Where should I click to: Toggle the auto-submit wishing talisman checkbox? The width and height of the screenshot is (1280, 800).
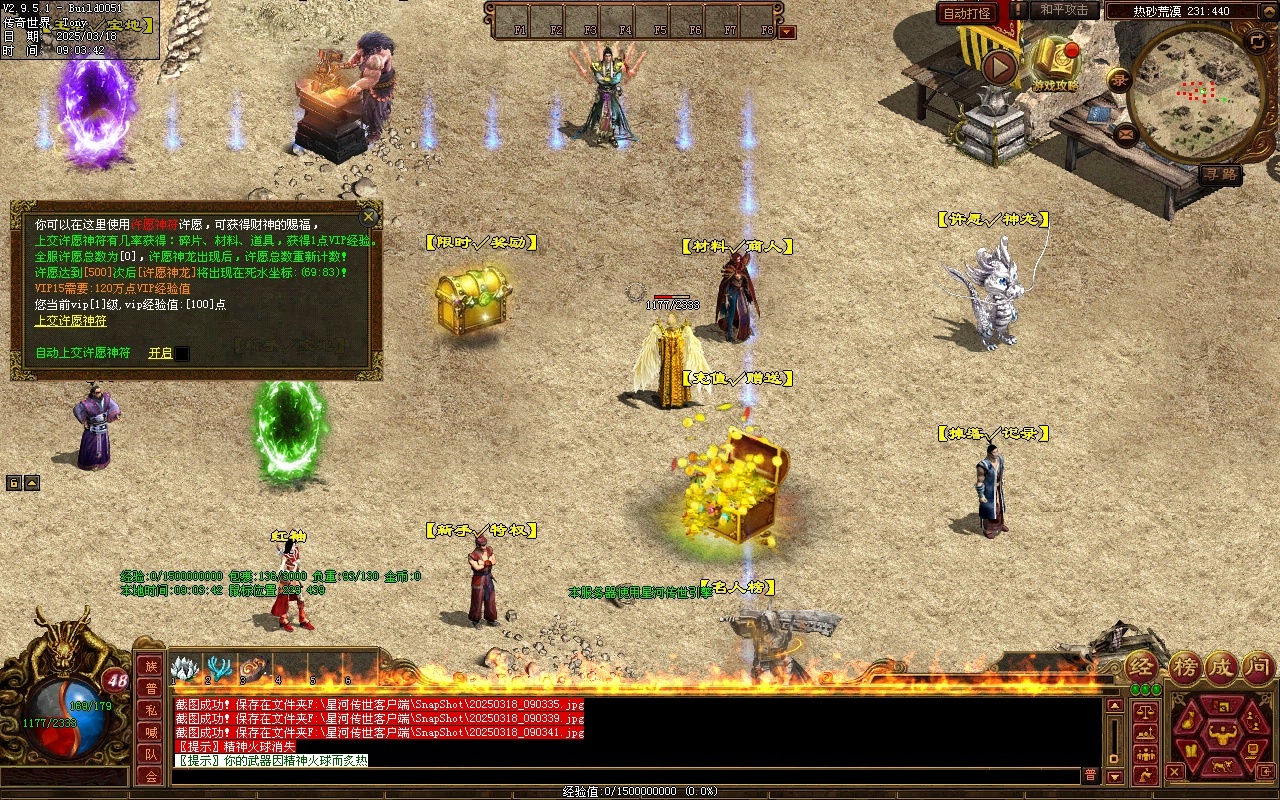coord(182,353)
